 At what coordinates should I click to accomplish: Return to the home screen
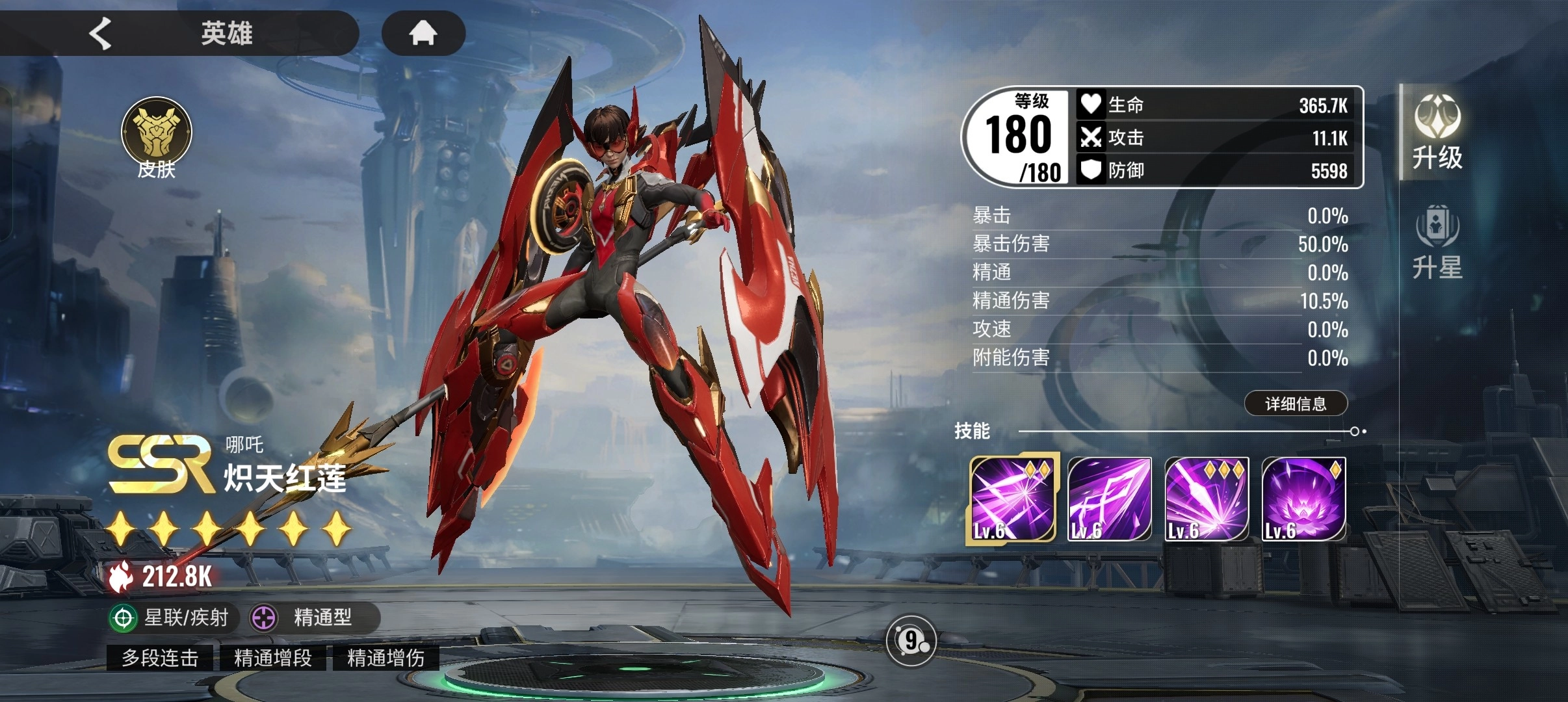pos(423,33)
